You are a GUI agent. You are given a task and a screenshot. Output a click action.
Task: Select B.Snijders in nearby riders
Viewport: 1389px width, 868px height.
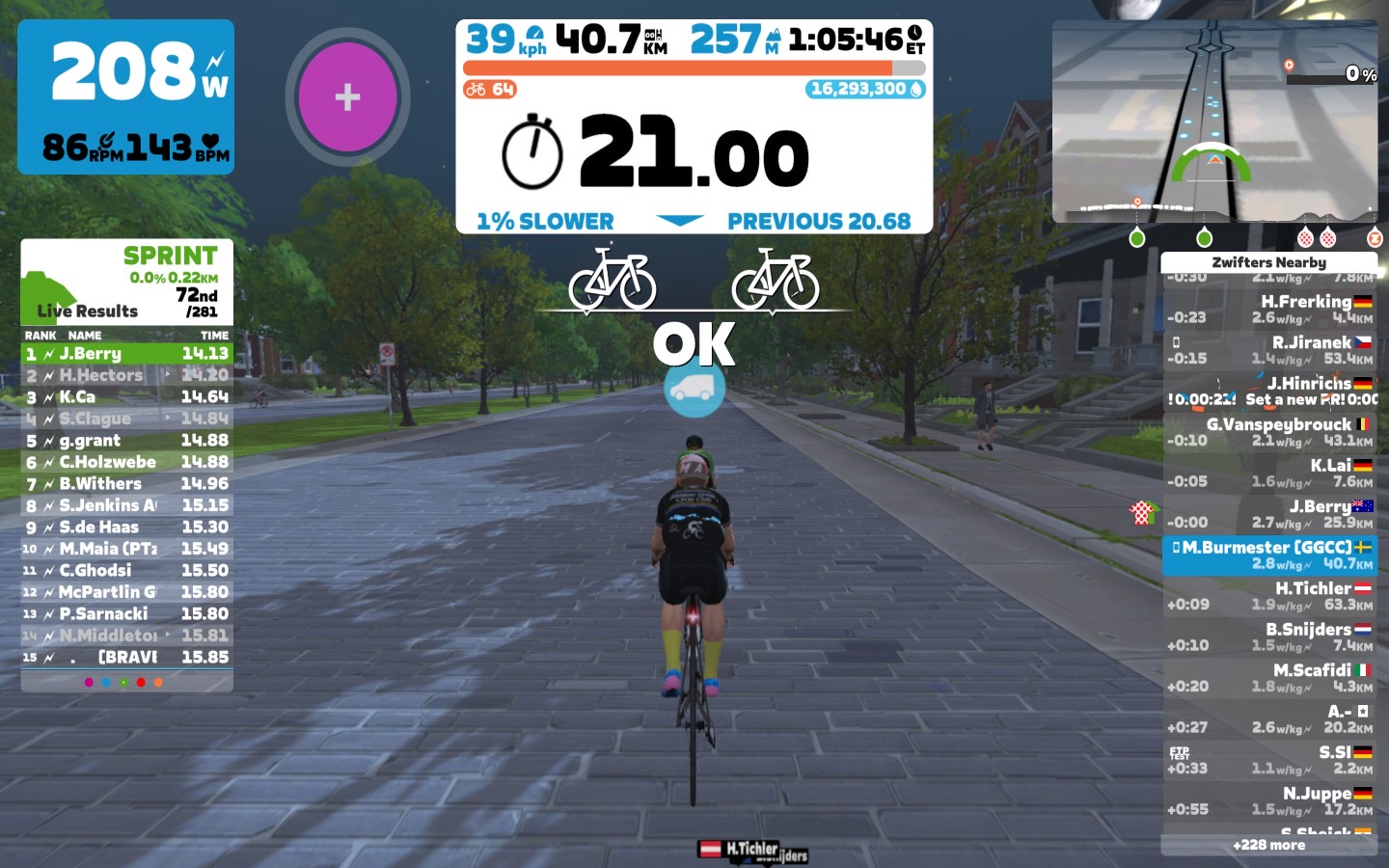(1269, 637)
